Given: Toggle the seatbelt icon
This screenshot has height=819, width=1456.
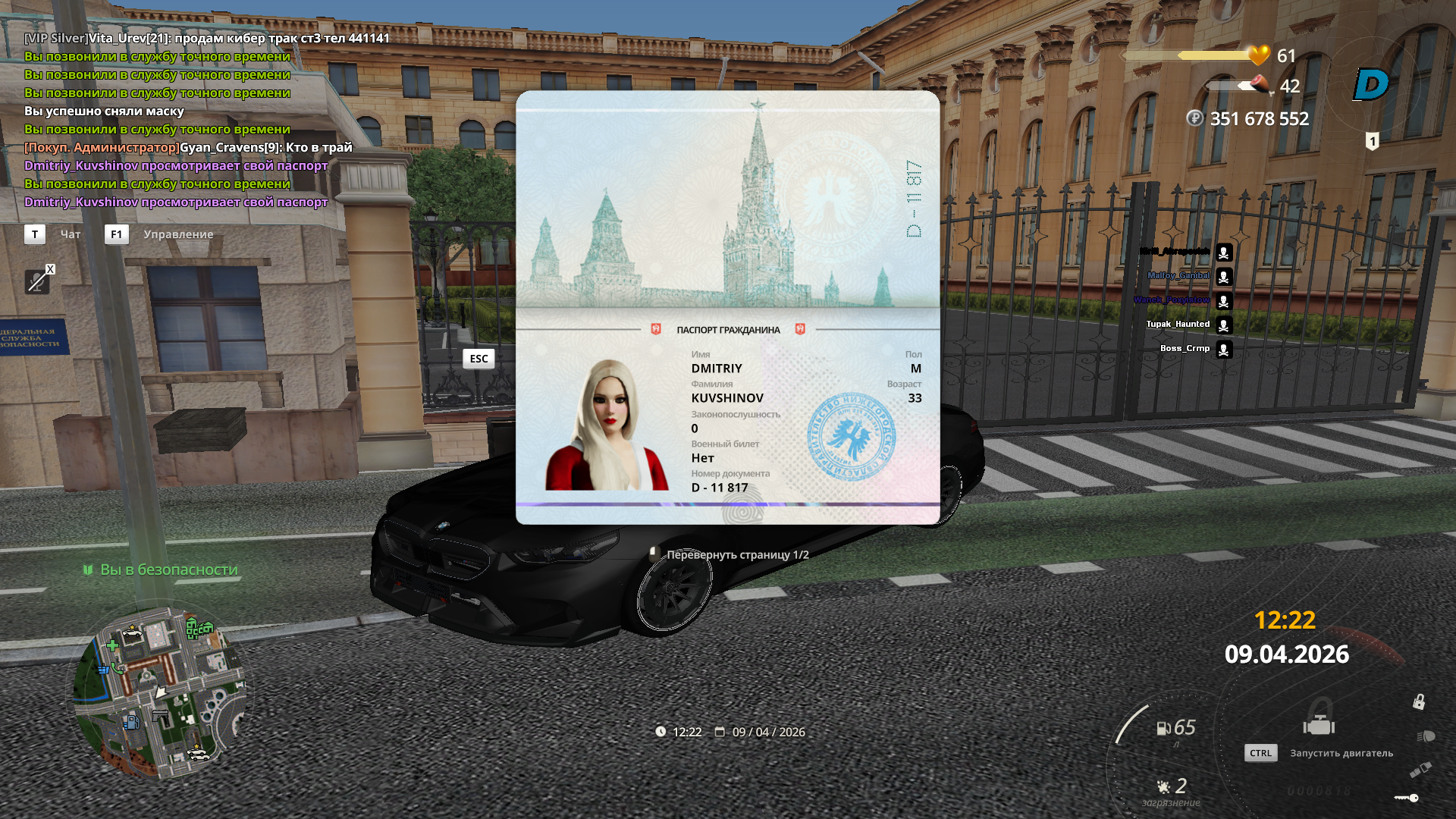Looking at the screenshot, I should 1420,770.
